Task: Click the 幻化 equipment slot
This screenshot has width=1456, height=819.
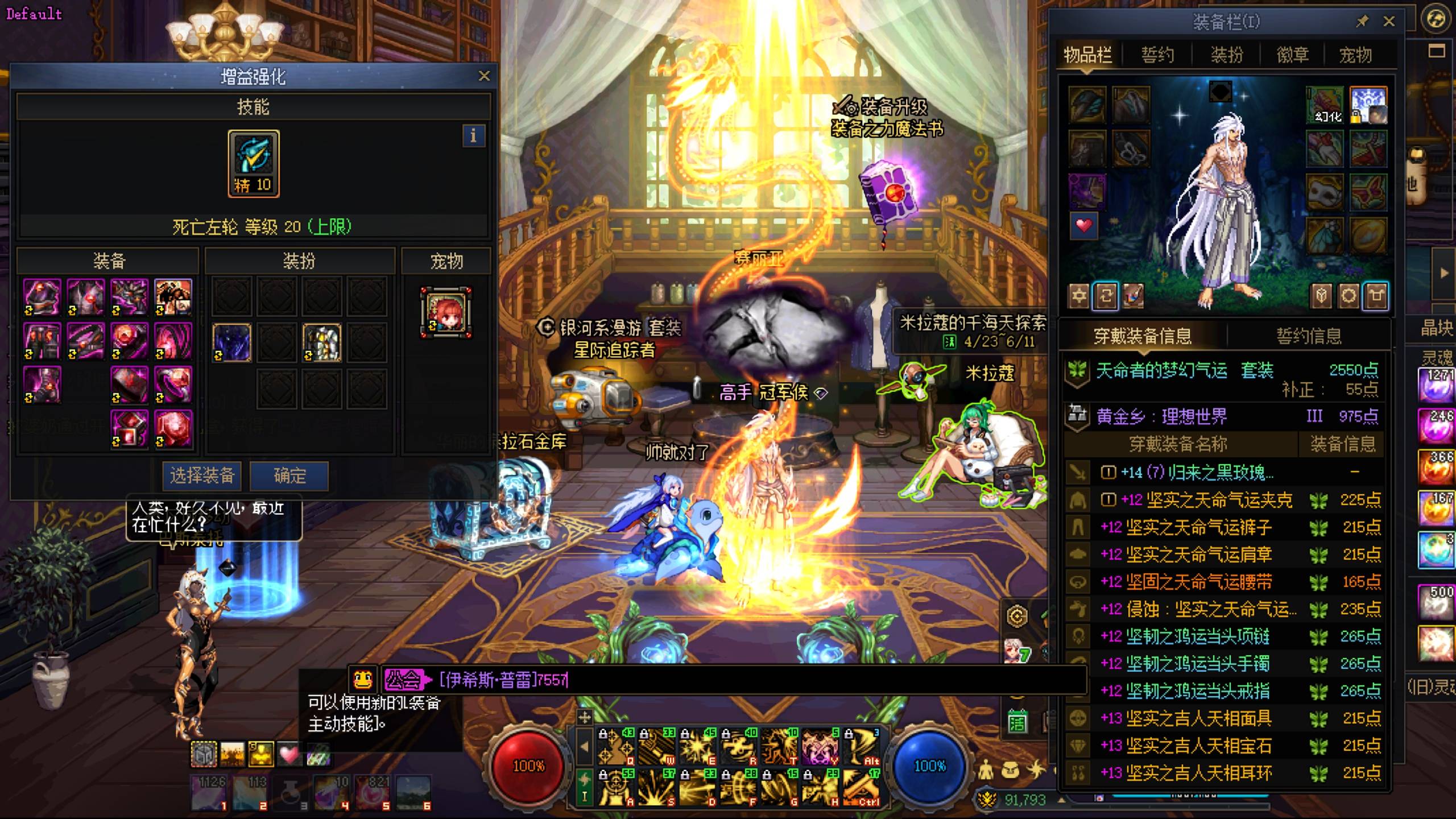Action: (x=1325, y=106)
